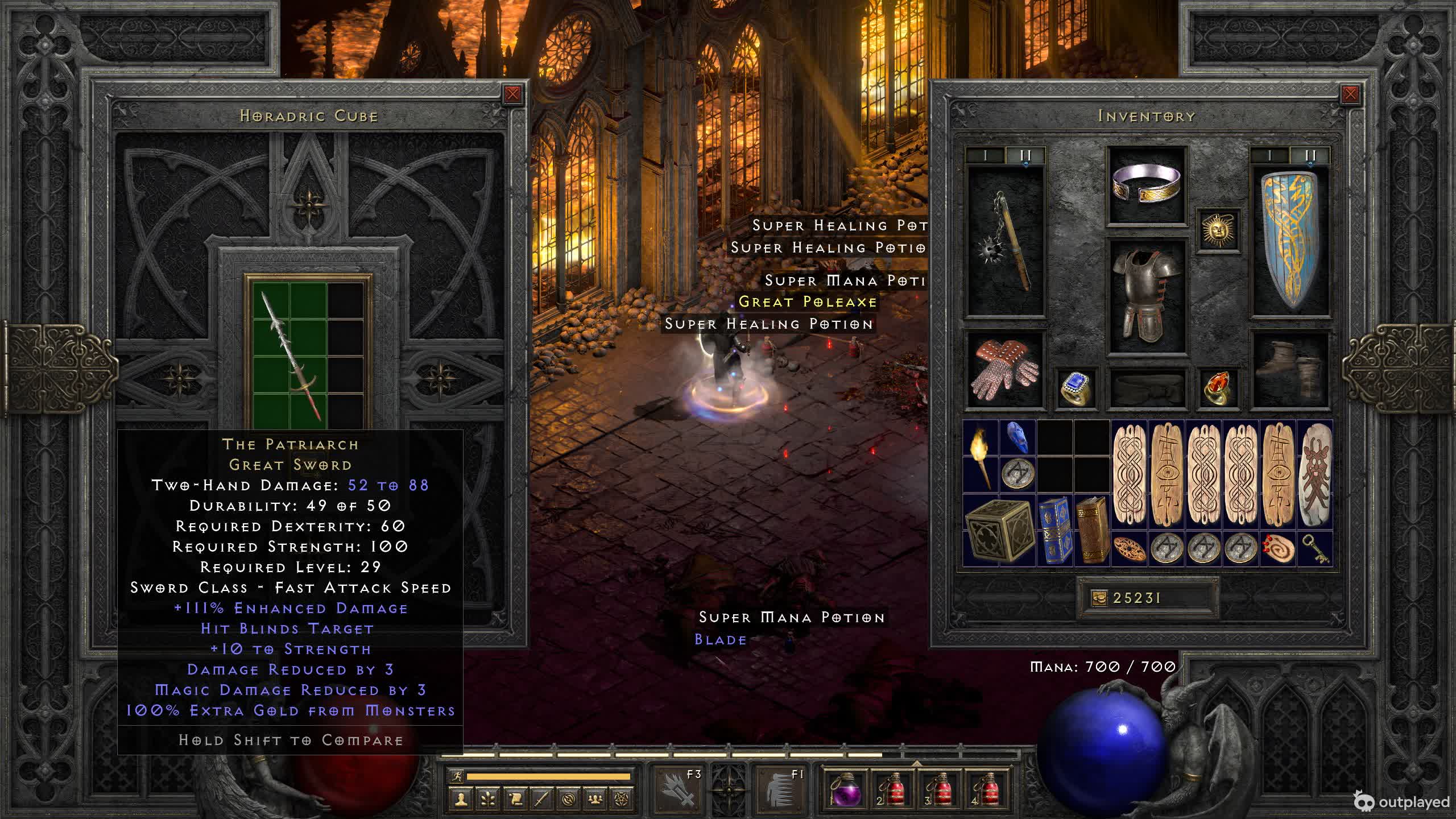Pick up The Patriarch great sword
Viewport: 1456px width, 819px height.
click(x=290, y=355)
